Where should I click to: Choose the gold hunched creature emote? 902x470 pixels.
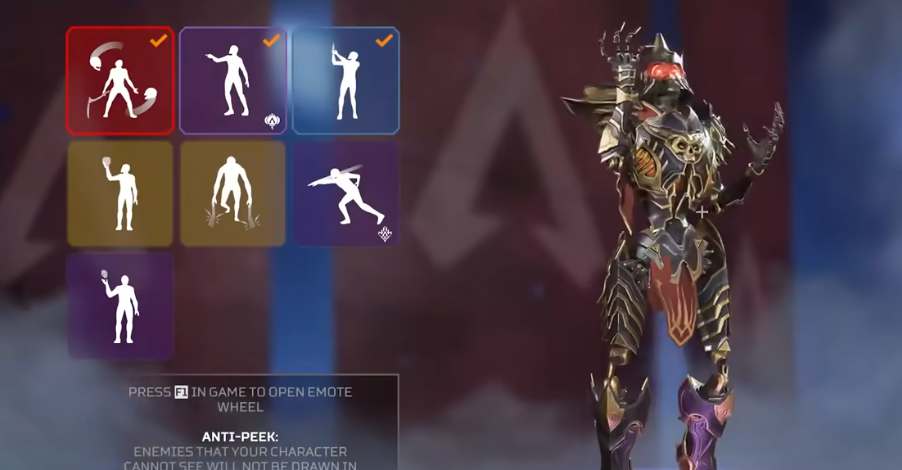click(x=233, y=193)
